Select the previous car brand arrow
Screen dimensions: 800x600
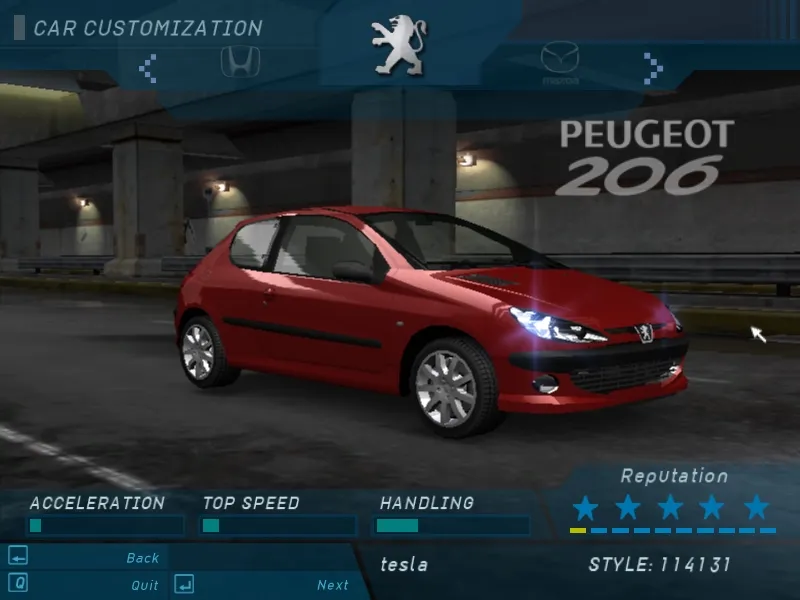pos(148,68)
